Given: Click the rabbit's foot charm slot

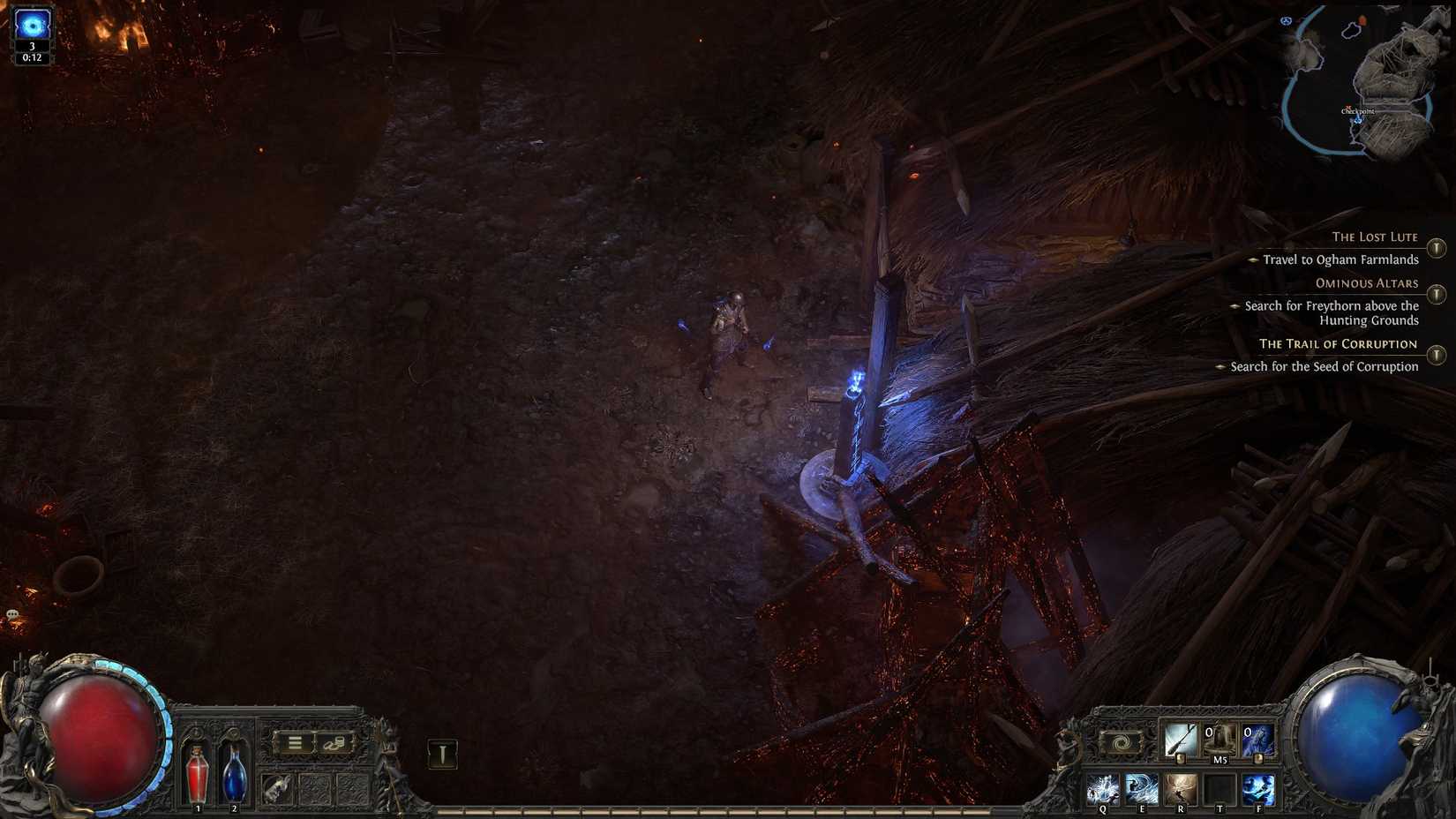Looking at the screenshot, I should pos(276,788).
